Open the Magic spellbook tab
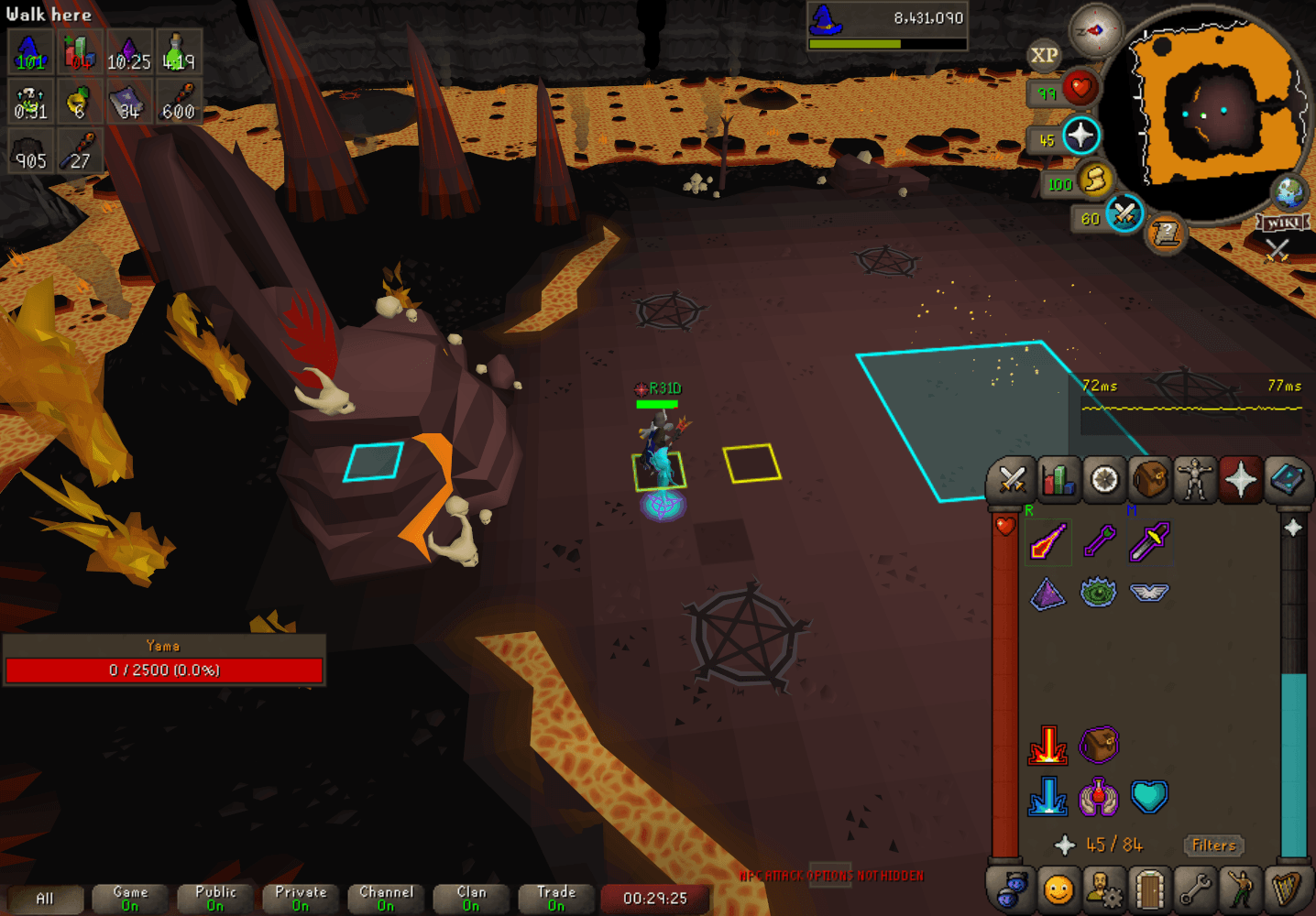1316x916 pixels. (x=1288, y=479)
